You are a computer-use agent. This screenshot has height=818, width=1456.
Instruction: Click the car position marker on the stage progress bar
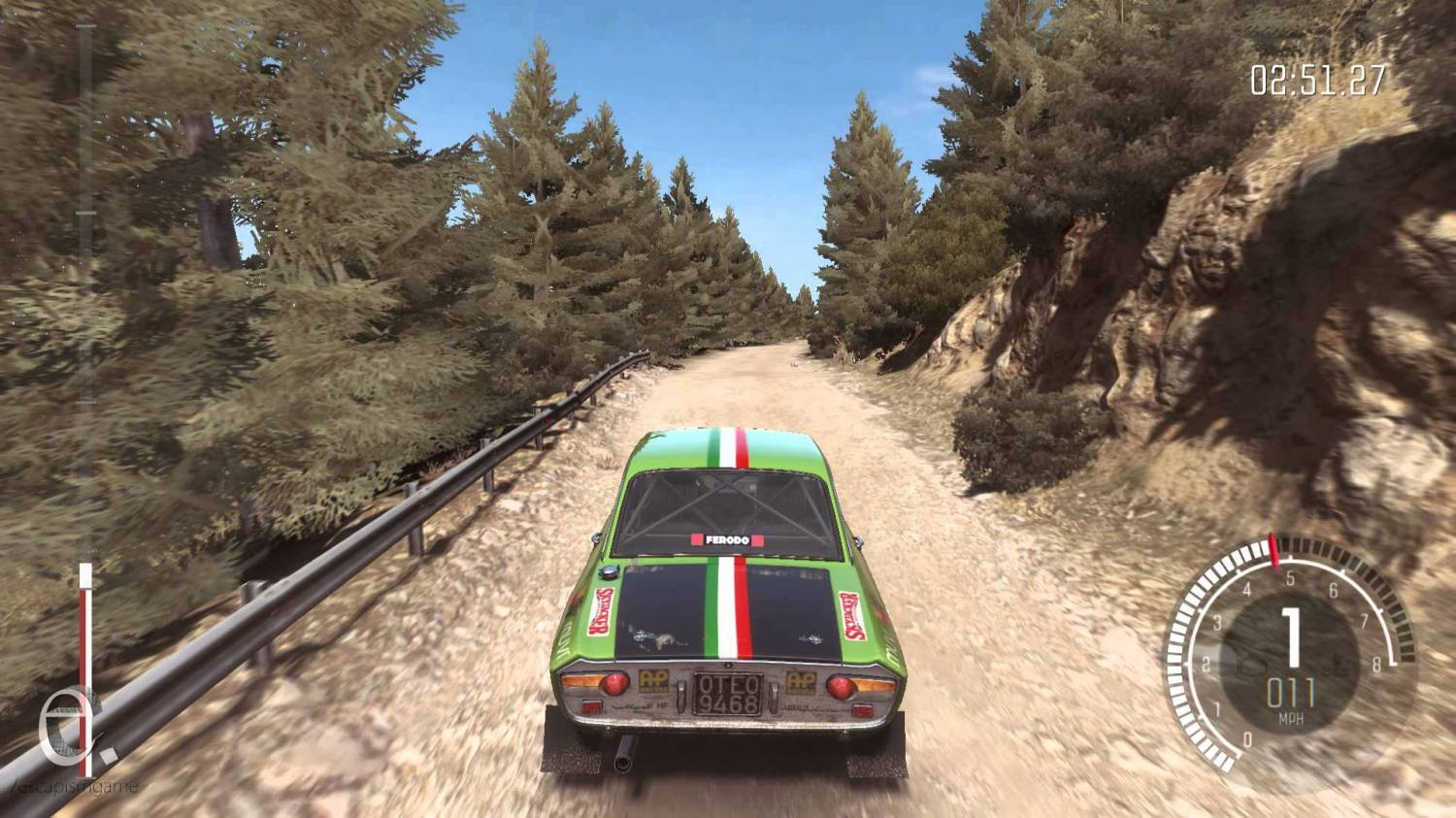[x=85, y=576]
